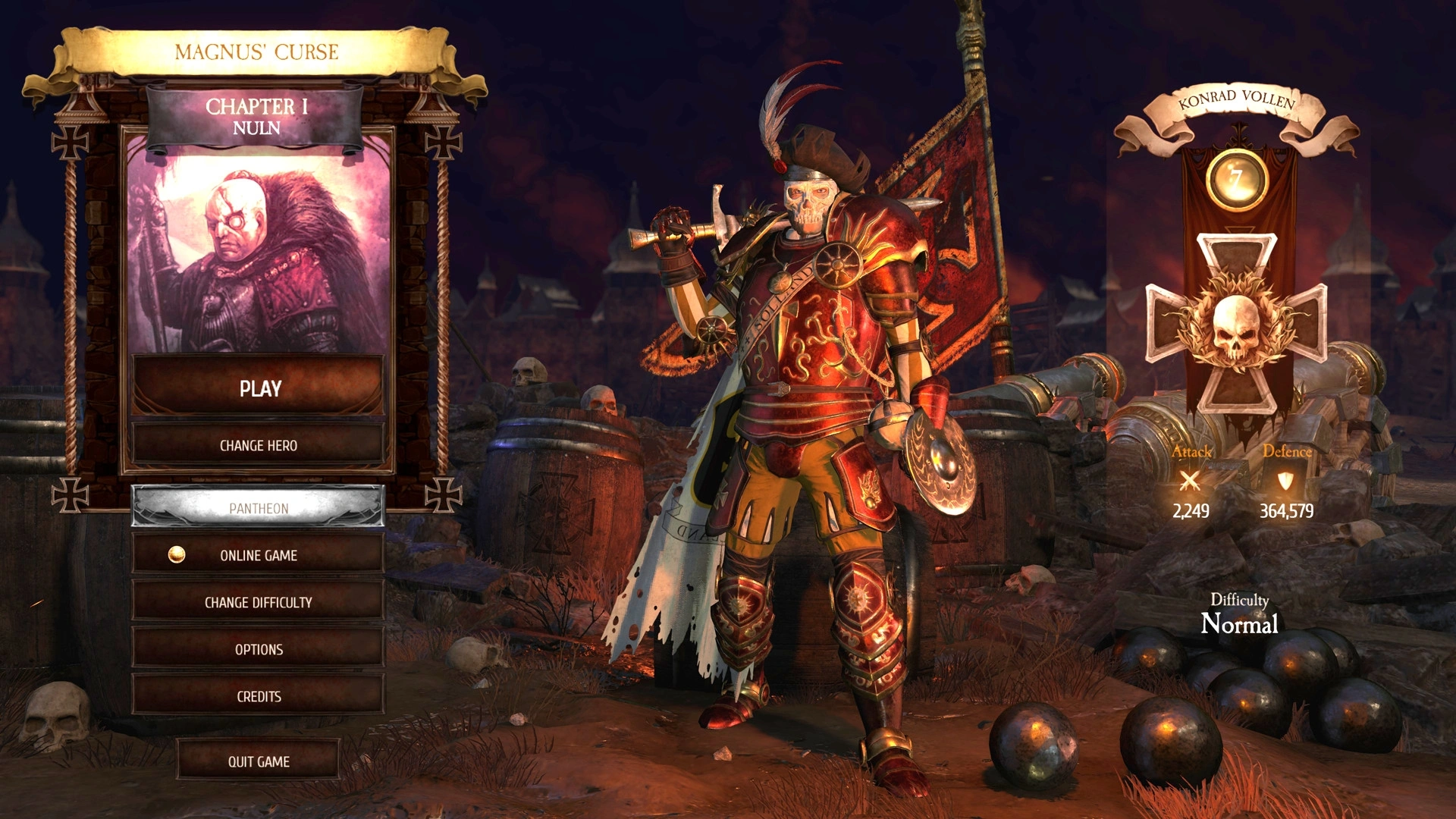The width and height of the screenshot is (1456, 819).
Task: Select the Chapter I Nuln portrait
Action: (258, 250)
